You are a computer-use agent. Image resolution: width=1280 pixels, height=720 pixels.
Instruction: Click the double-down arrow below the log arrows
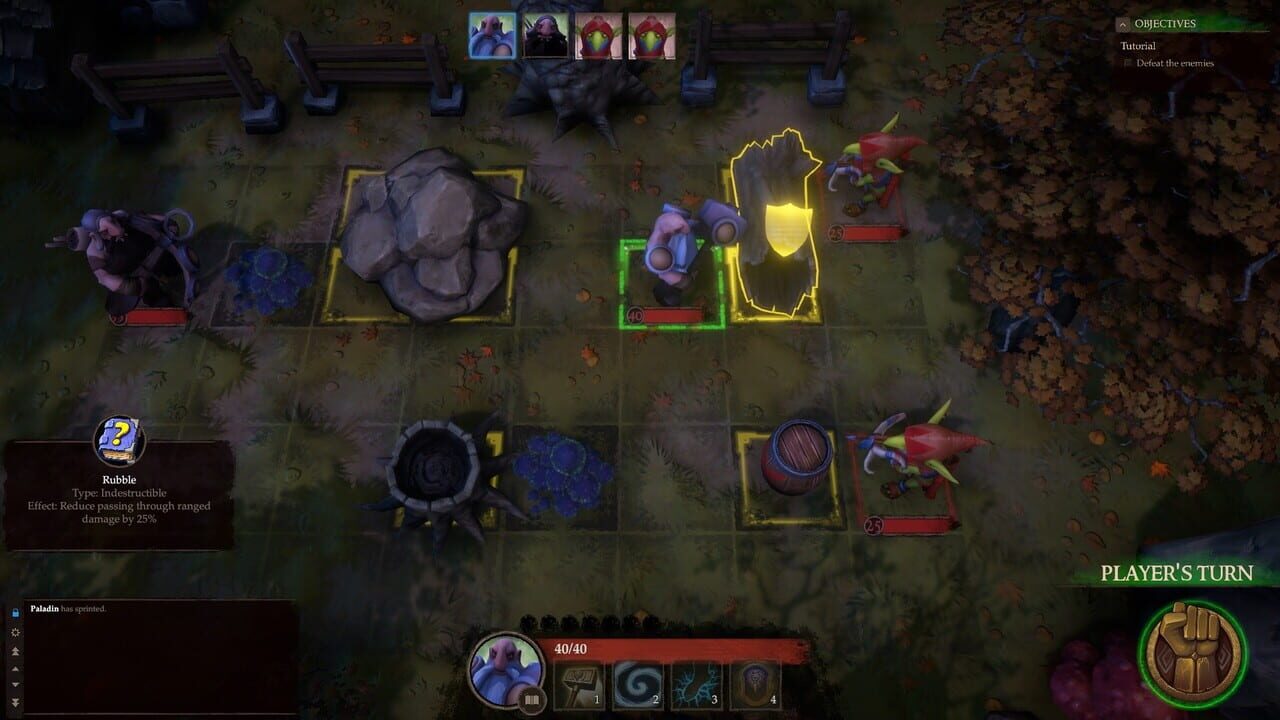(x=15, y=702)
